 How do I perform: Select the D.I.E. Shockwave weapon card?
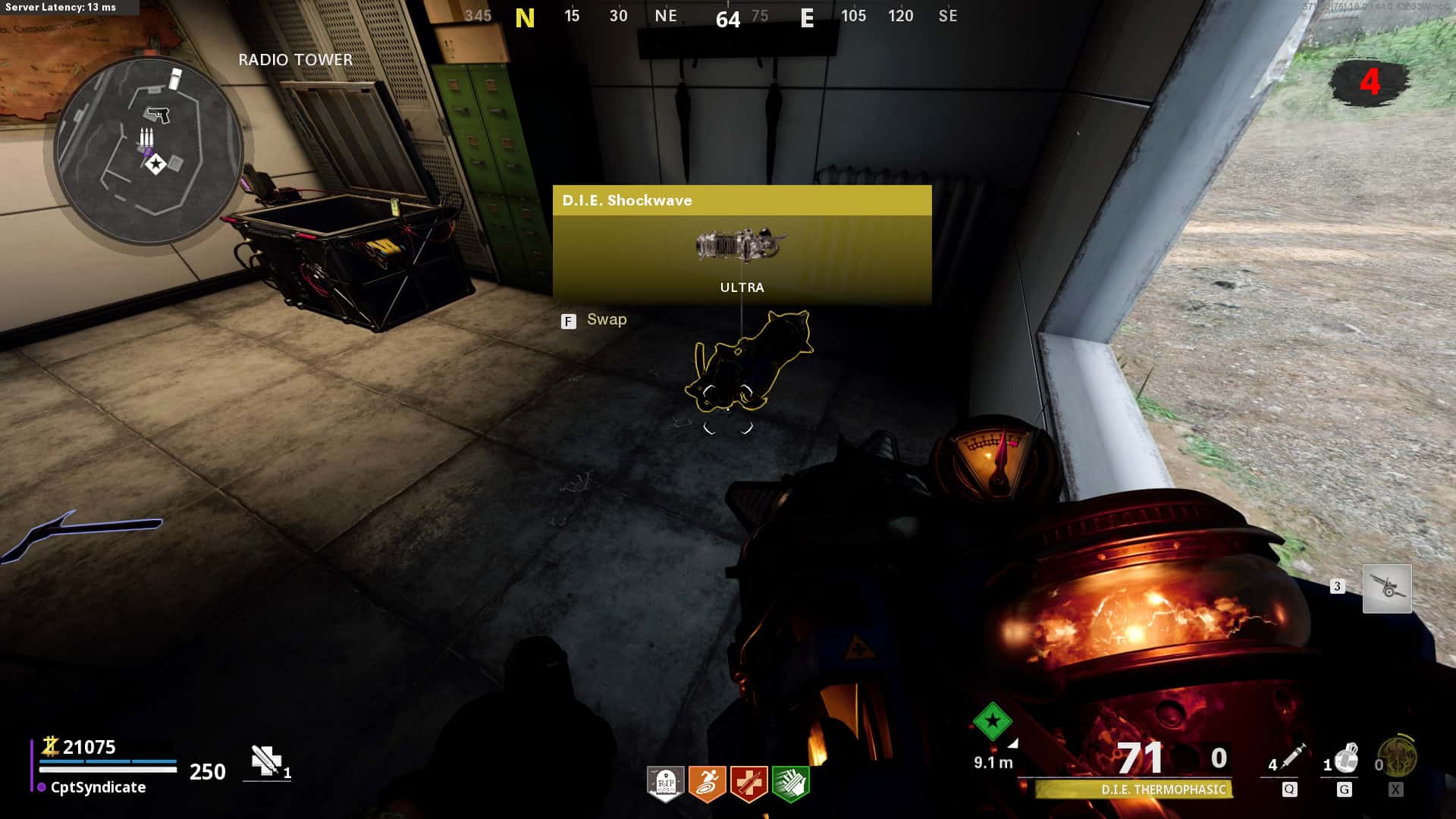point(742,245)
